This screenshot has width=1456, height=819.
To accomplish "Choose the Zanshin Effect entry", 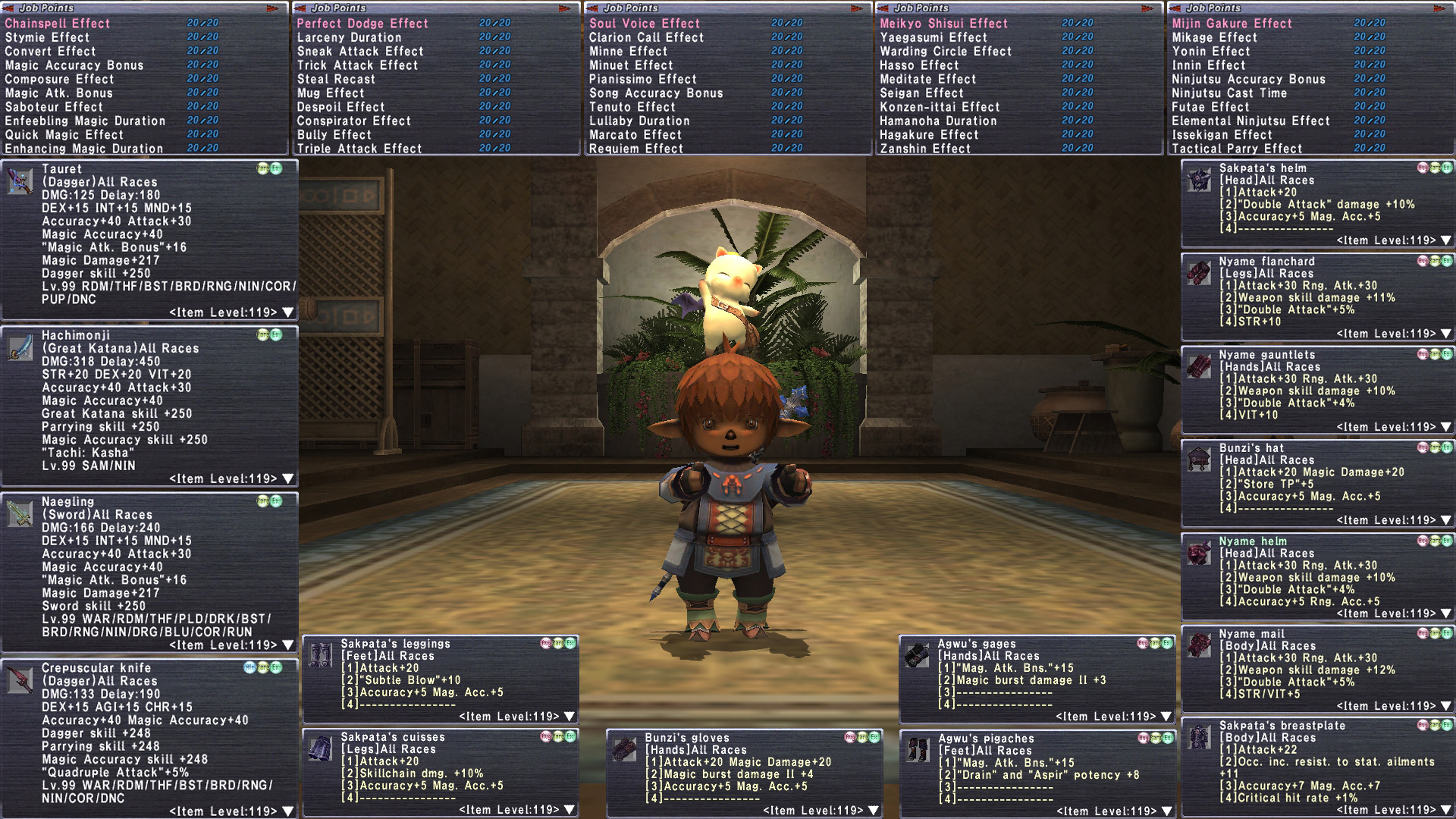I will [x=925, y=149].
